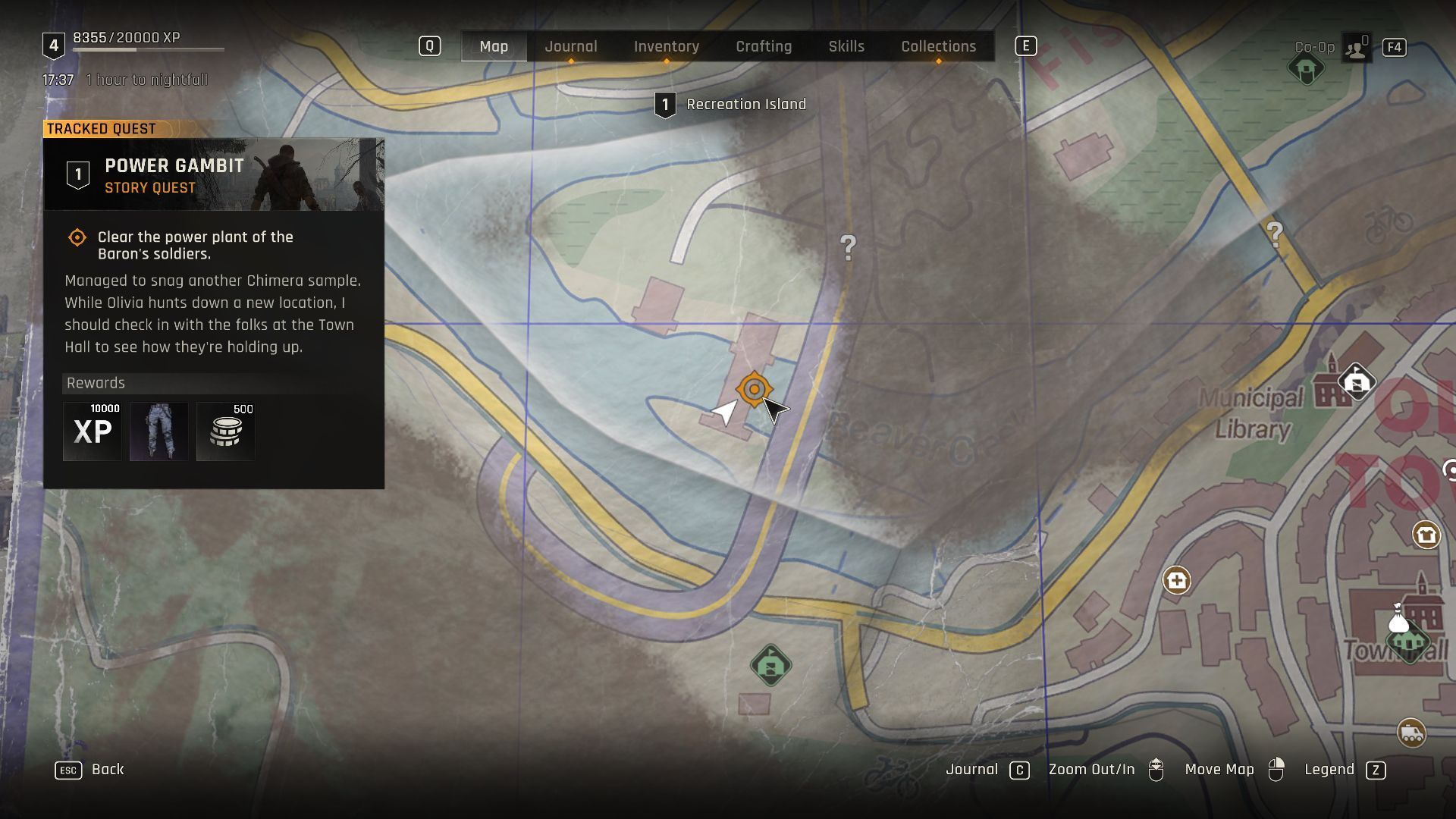This screenshot has height=819, width=1456.
Task: Click the orange quest objective marker
Action: click(754, 390)
